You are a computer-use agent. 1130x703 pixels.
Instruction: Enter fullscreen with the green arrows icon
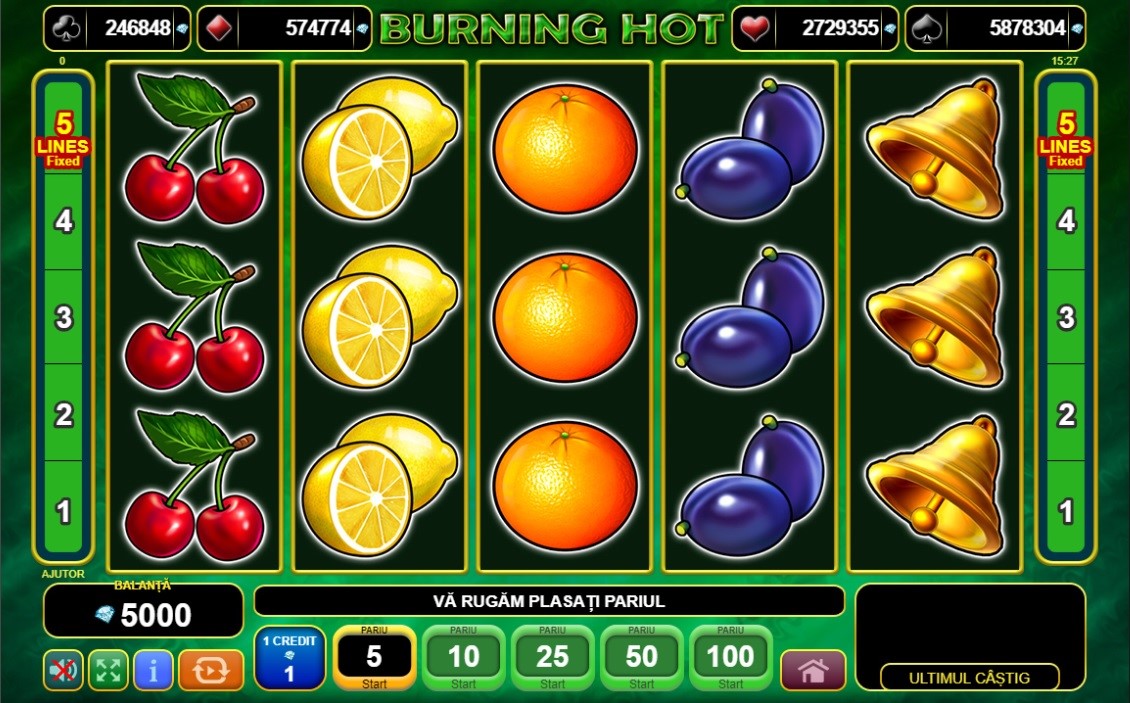tap(108, 670)
